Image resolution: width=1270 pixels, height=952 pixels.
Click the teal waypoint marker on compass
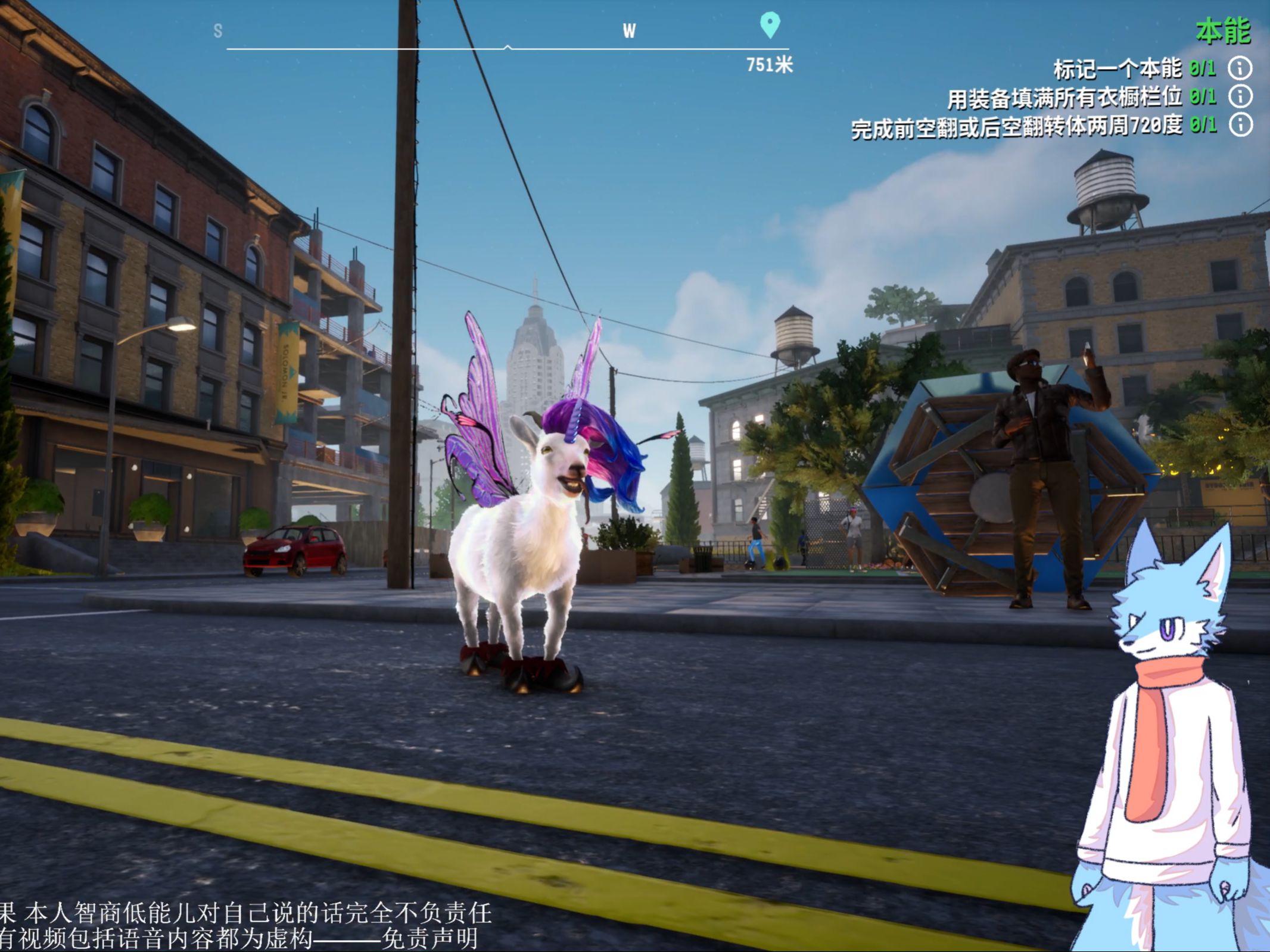tap(770, 24)
